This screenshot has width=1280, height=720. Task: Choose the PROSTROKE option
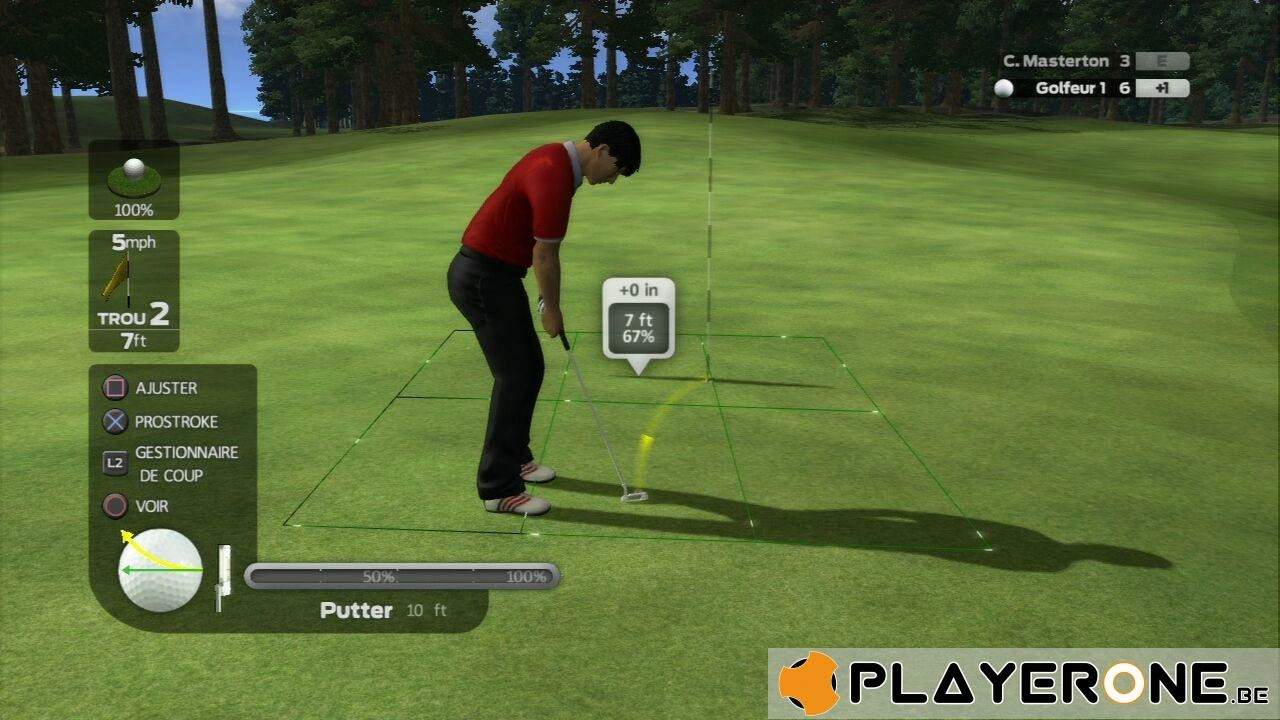coord(175,422)
